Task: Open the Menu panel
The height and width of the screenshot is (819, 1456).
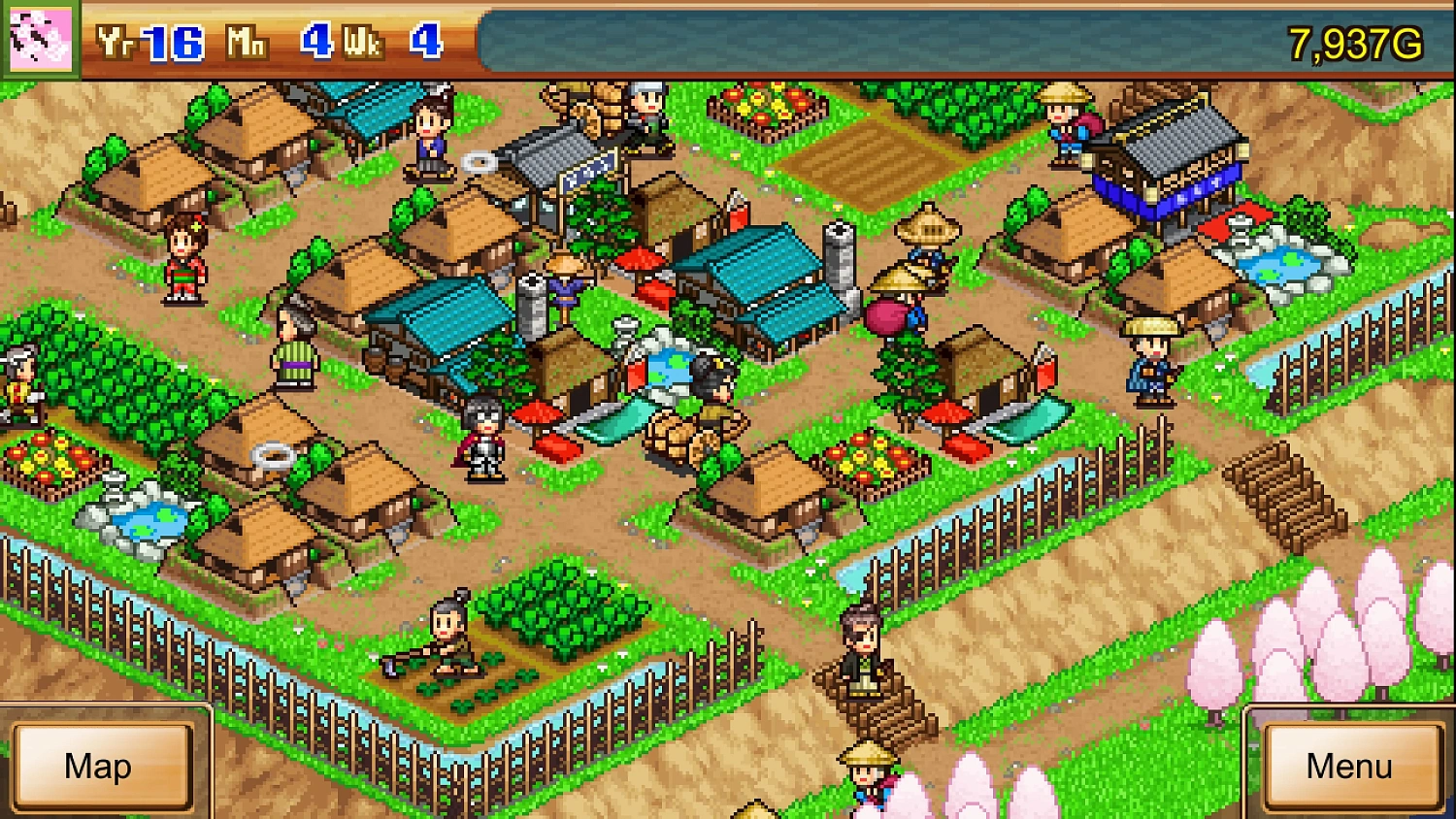Action: 1349,767
